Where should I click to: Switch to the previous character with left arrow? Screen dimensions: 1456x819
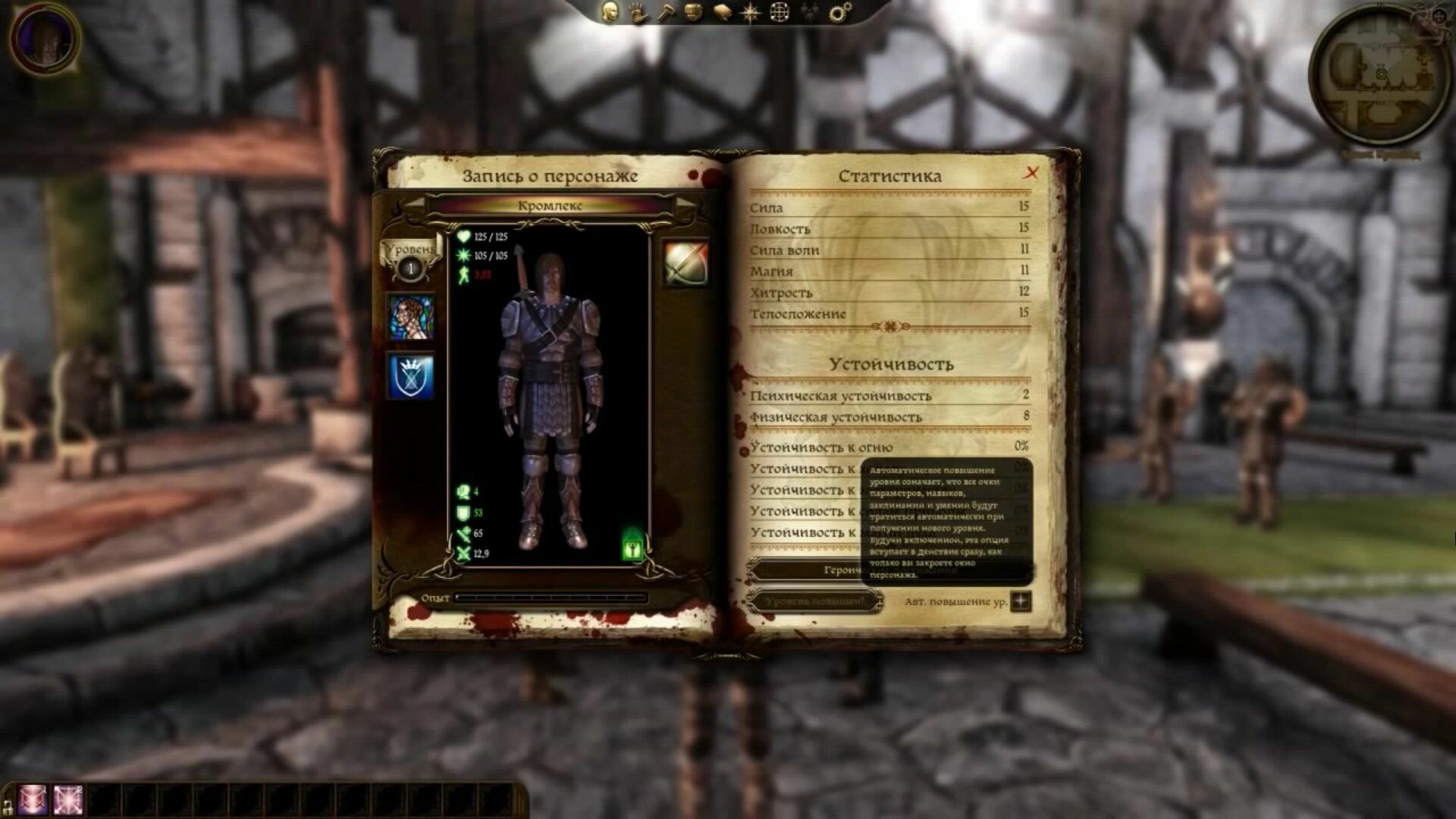click(414, 205)
